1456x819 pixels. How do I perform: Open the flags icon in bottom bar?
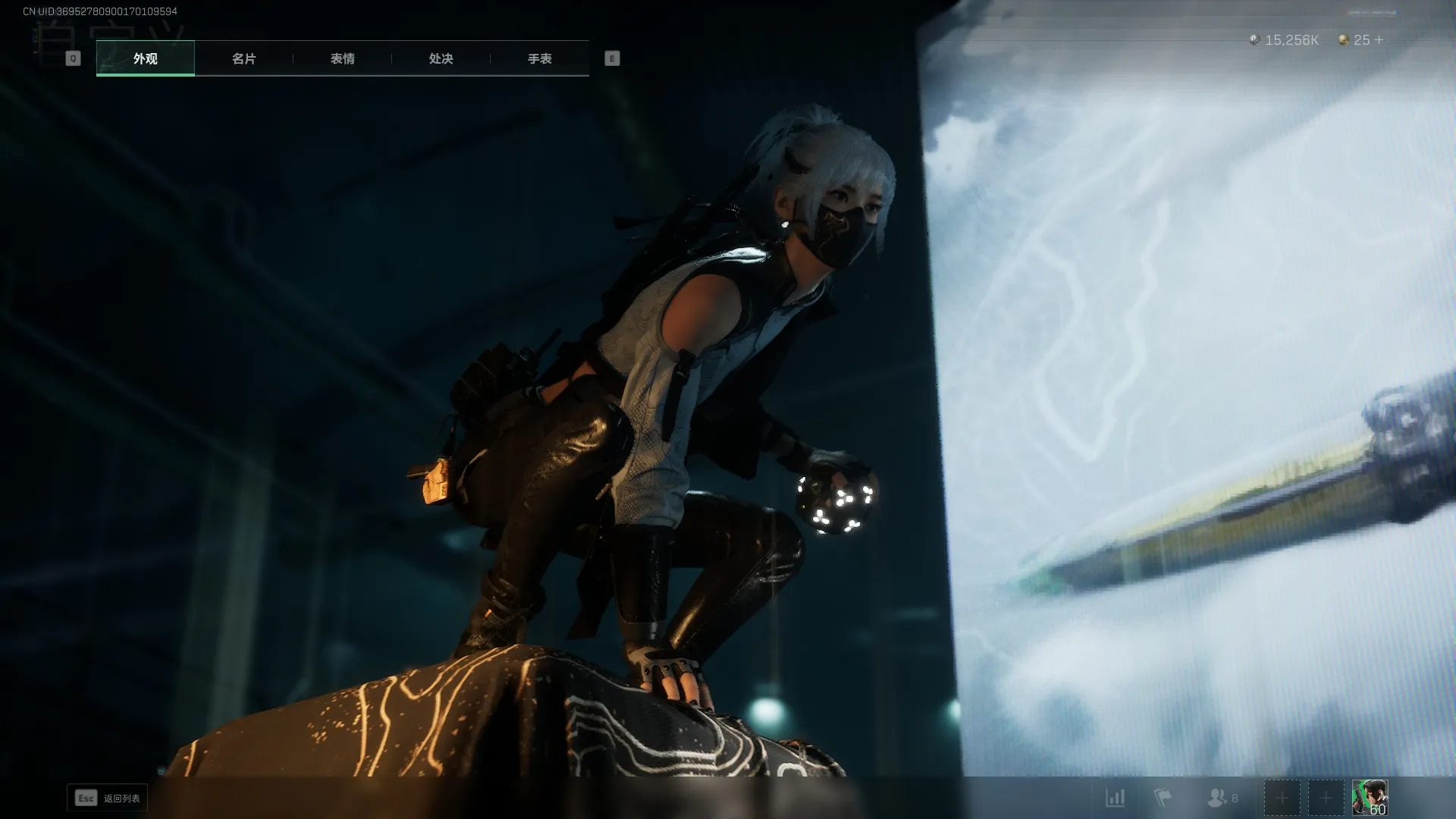coord(1163,798)
